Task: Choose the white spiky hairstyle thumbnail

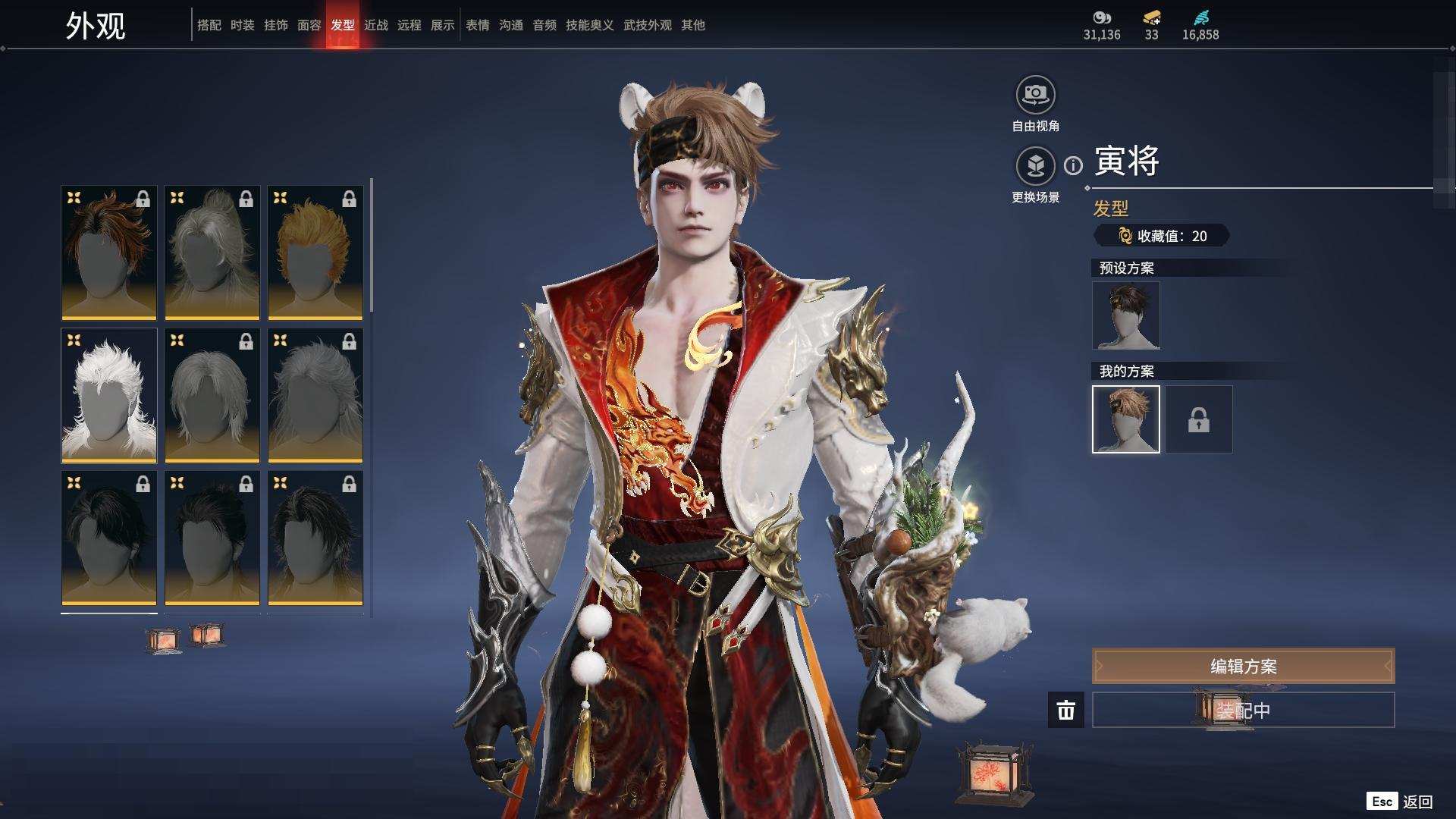Action: point(109,395)
